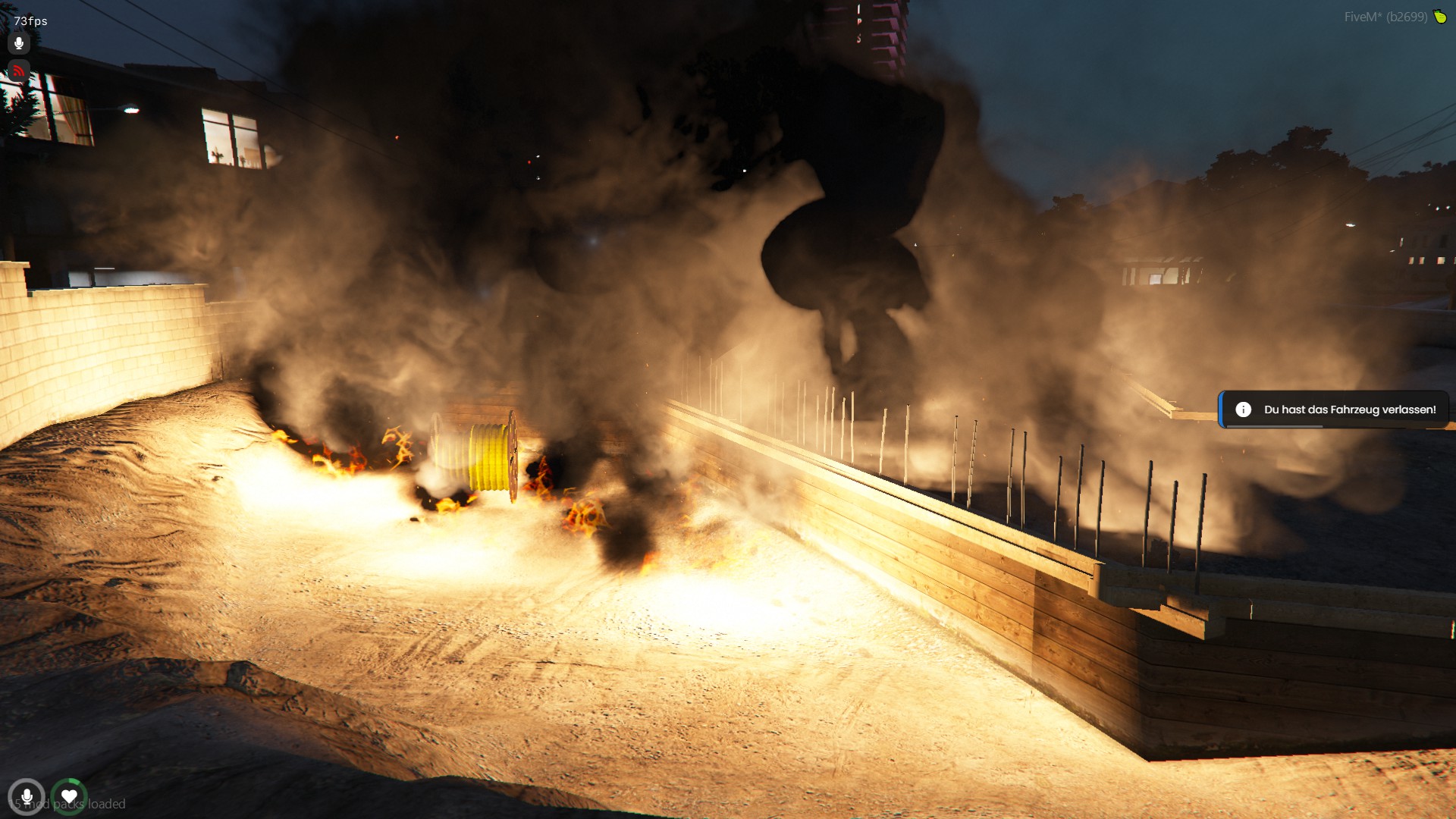Toggle the red radio signal icon
Viewport: 1456px width, 819px height.
(x=19, y=72)
